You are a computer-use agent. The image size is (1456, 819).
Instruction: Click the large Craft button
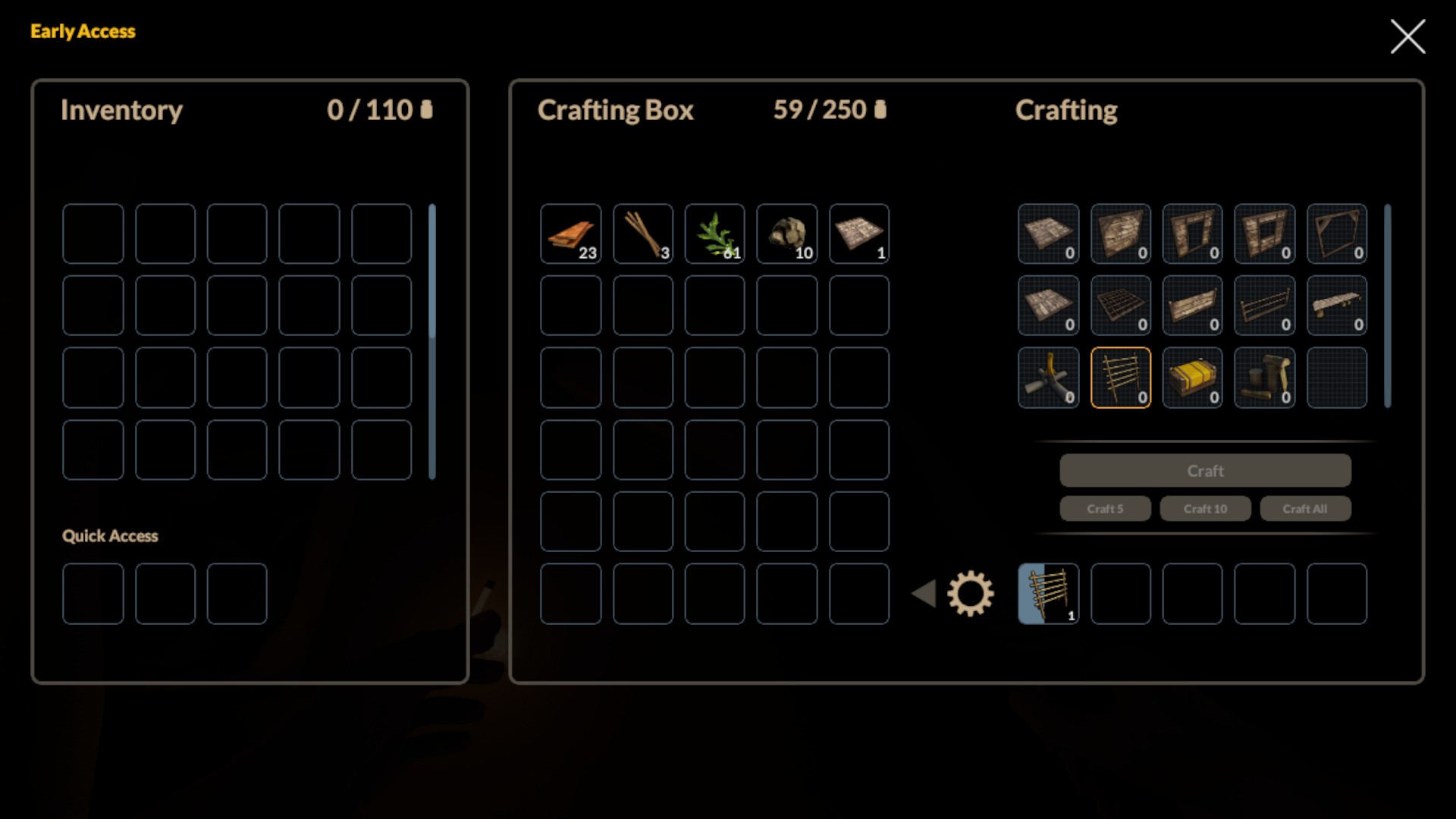point(1205,471)
